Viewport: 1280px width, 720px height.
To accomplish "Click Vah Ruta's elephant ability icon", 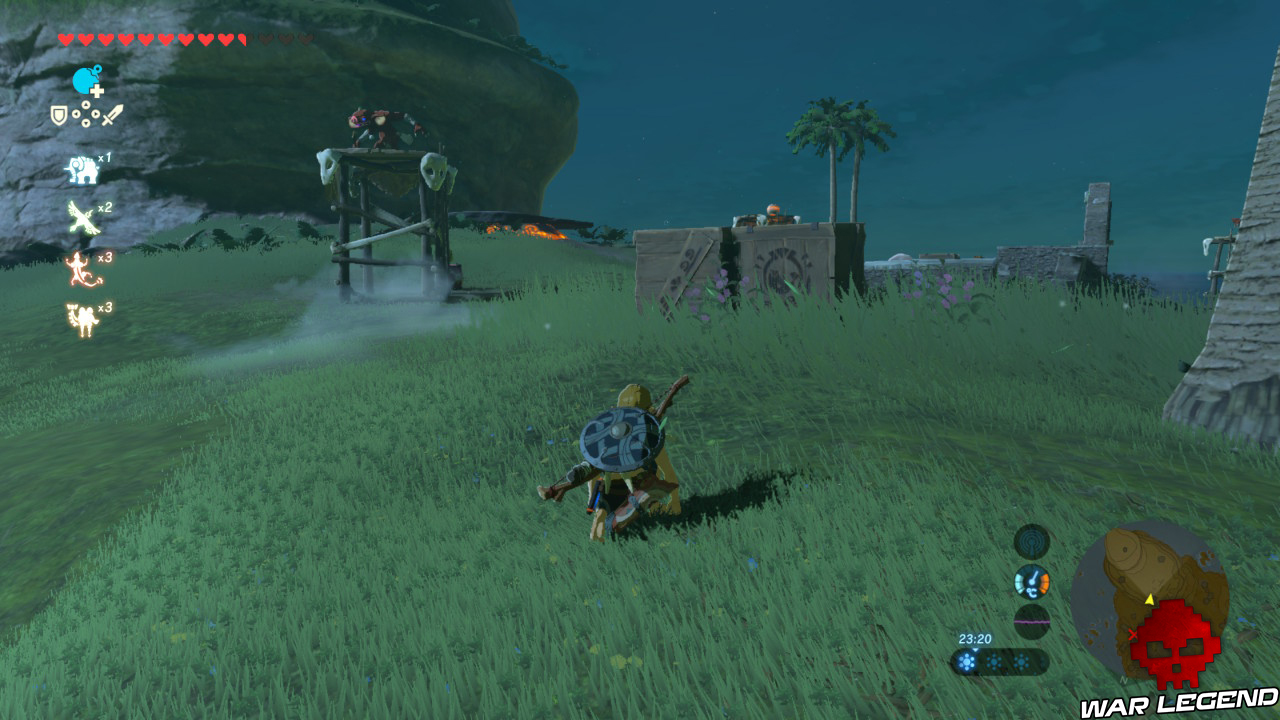I will tap(82, 169).
